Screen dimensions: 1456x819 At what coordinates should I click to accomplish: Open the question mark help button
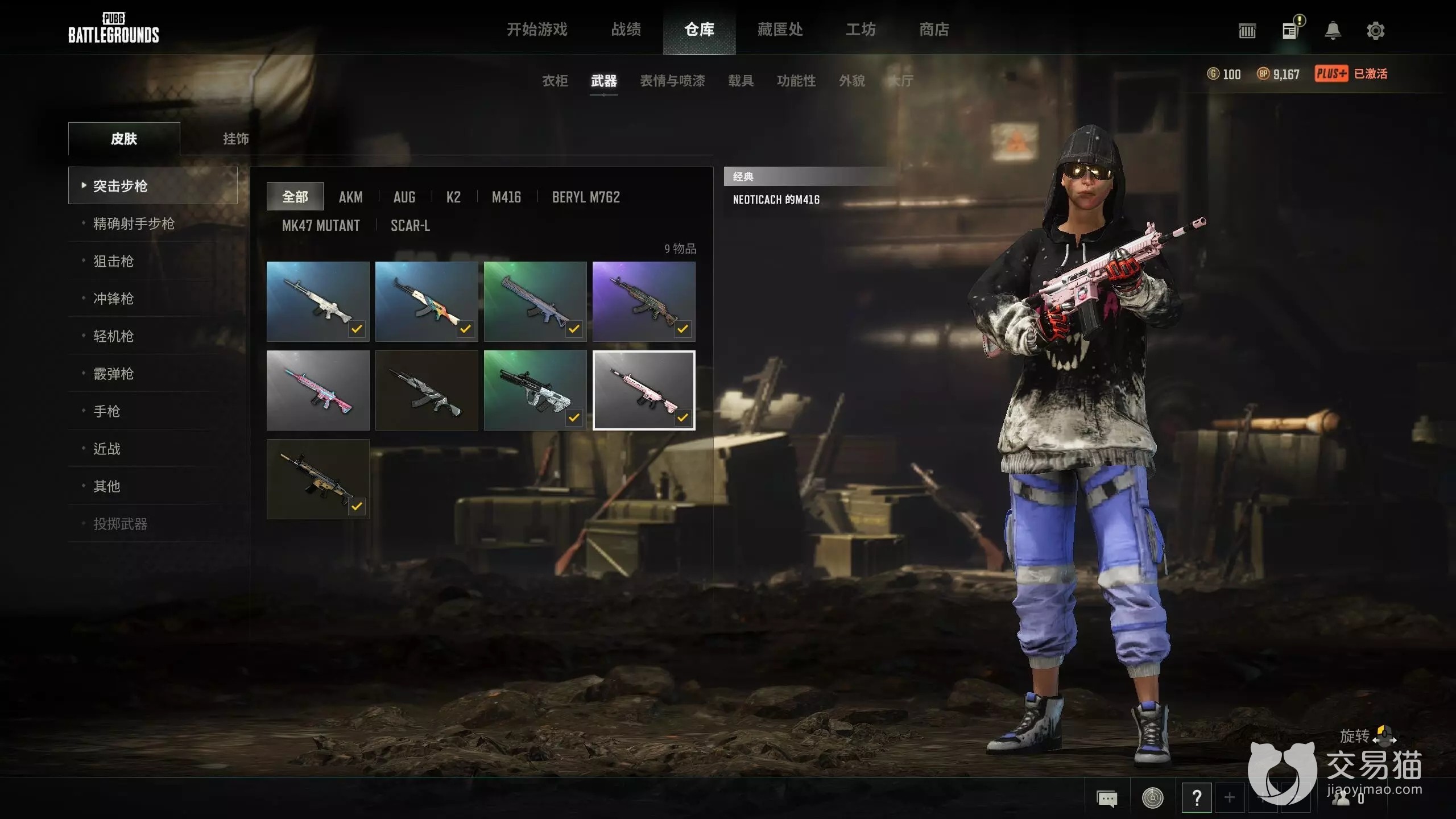click(x=1197, y=798)
